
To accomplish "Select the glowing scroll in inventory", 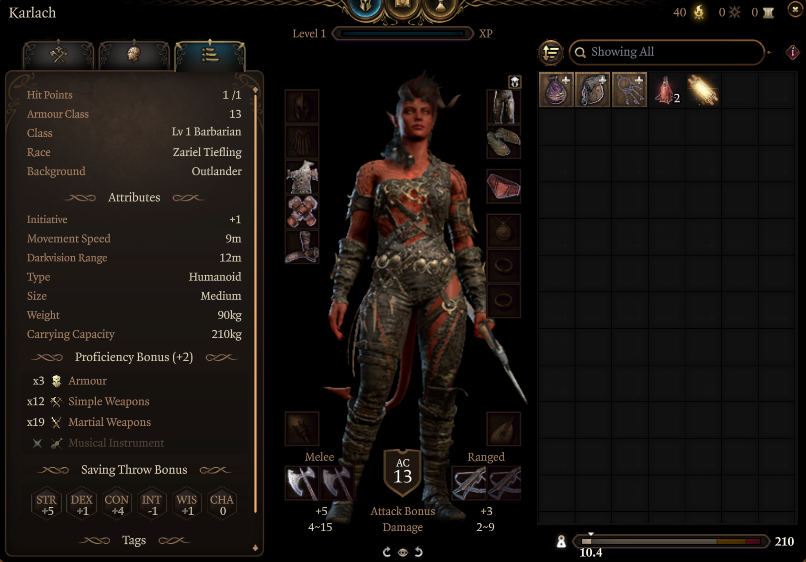I will click(702, 90).
